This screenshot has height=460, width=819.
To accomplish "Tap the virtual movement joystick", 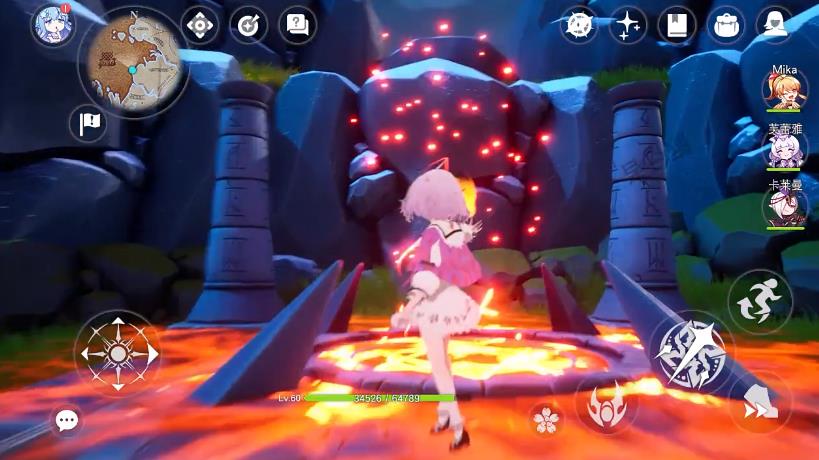I will pyautogui.click(x=117, y=353).
